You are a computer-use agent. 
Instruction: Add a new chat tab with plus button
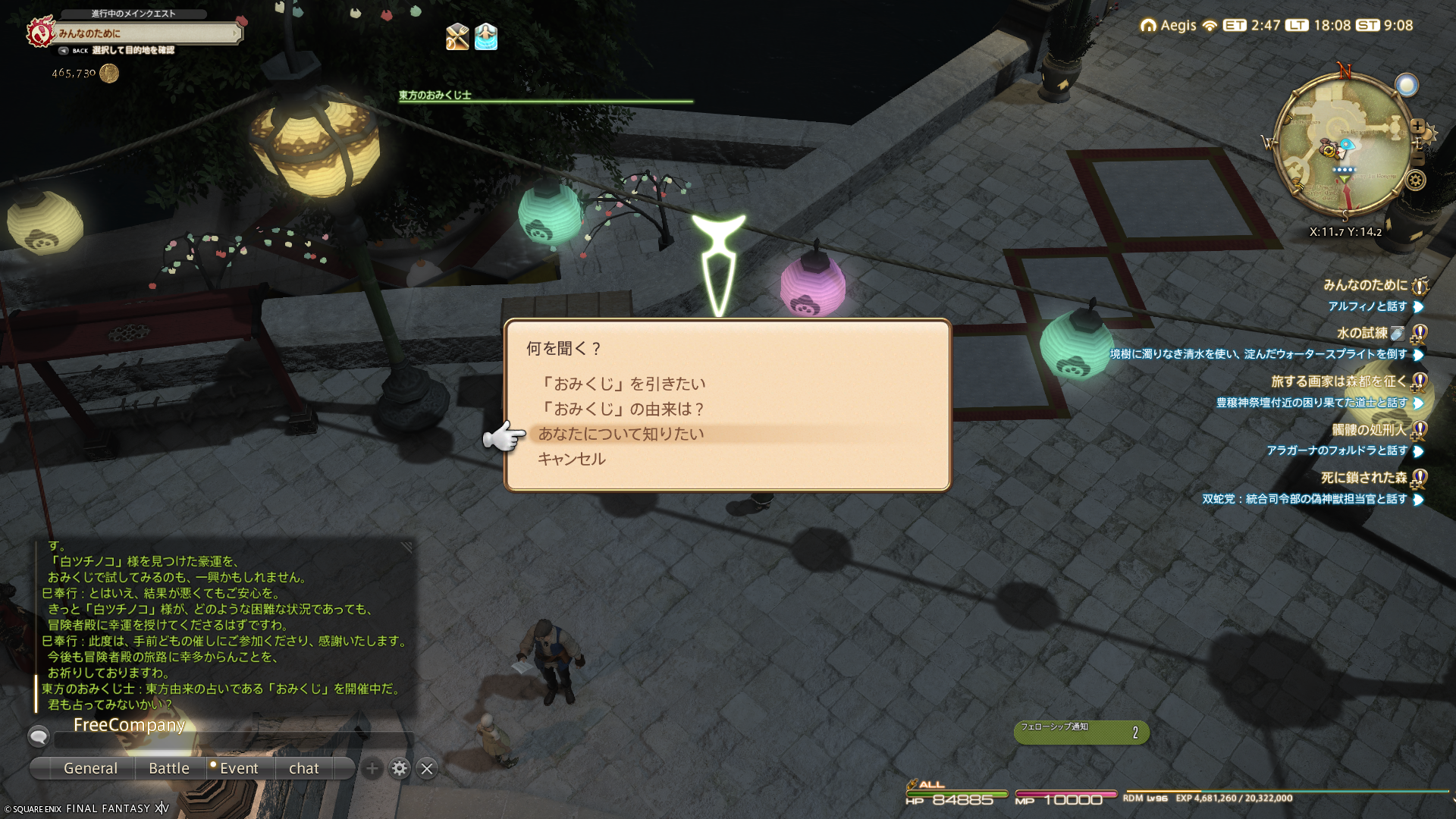(x=372, y=768)
